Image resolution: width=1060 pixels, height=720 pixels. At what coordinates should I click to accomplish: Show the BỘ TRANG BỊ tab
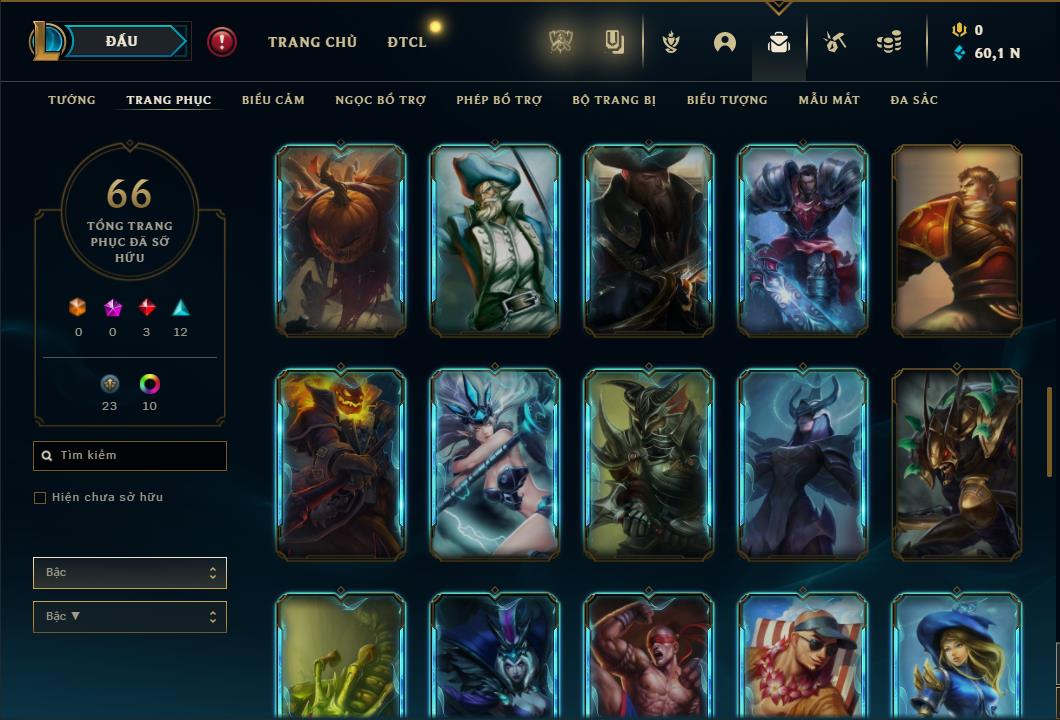pos(614,100)
